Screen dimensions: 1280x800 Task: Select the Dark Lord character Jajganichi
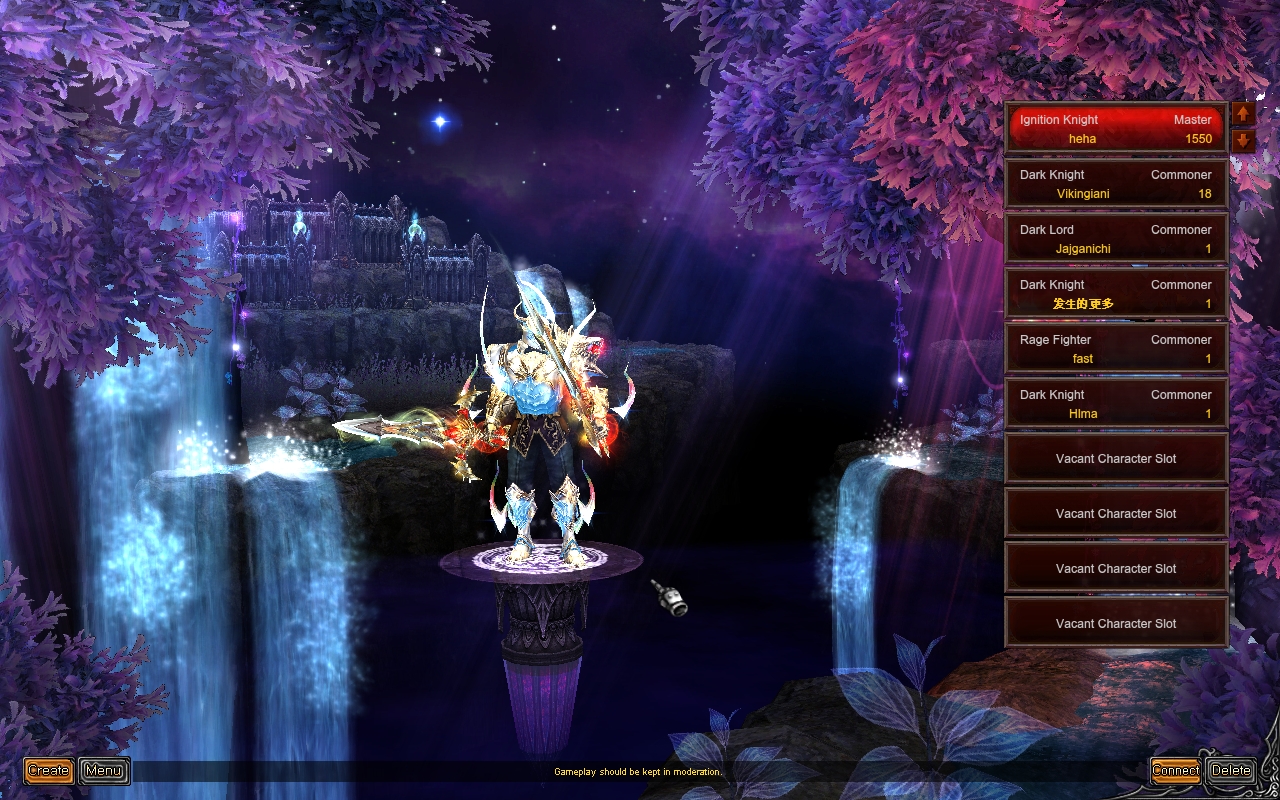[1115, 239]
